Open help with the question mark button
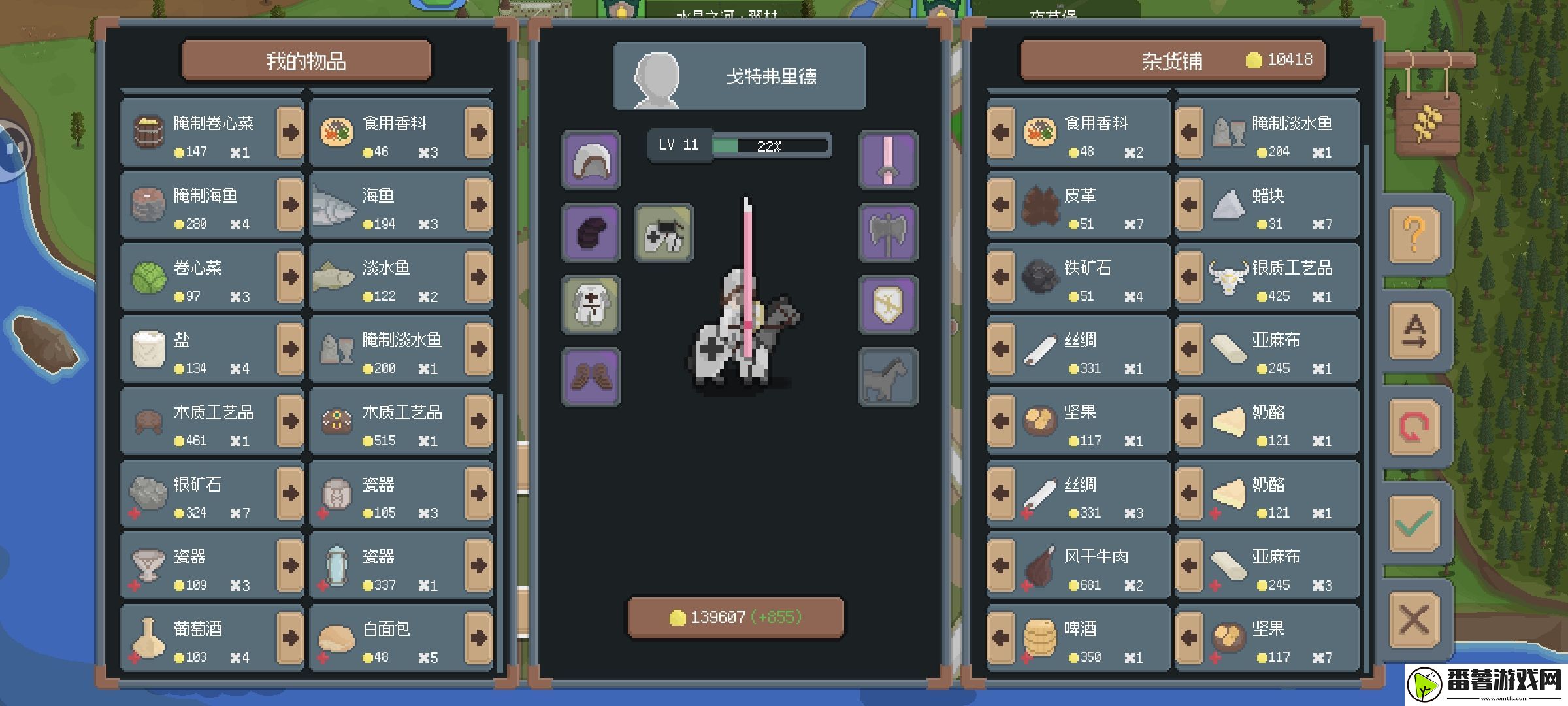 click(x=1414, y=235)
